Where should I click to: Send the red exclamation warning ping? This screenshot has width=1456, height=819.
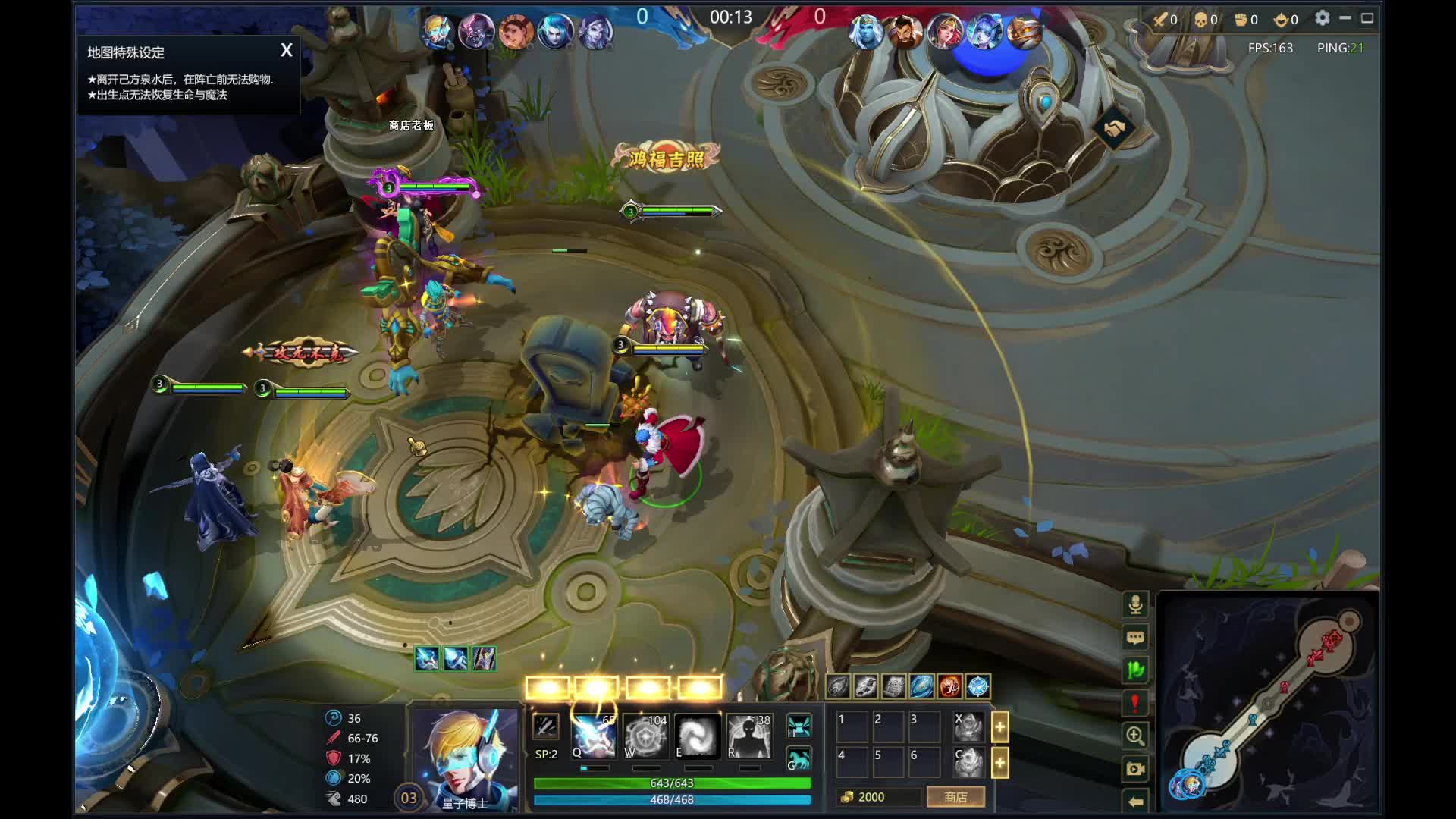coord(1135,703)
